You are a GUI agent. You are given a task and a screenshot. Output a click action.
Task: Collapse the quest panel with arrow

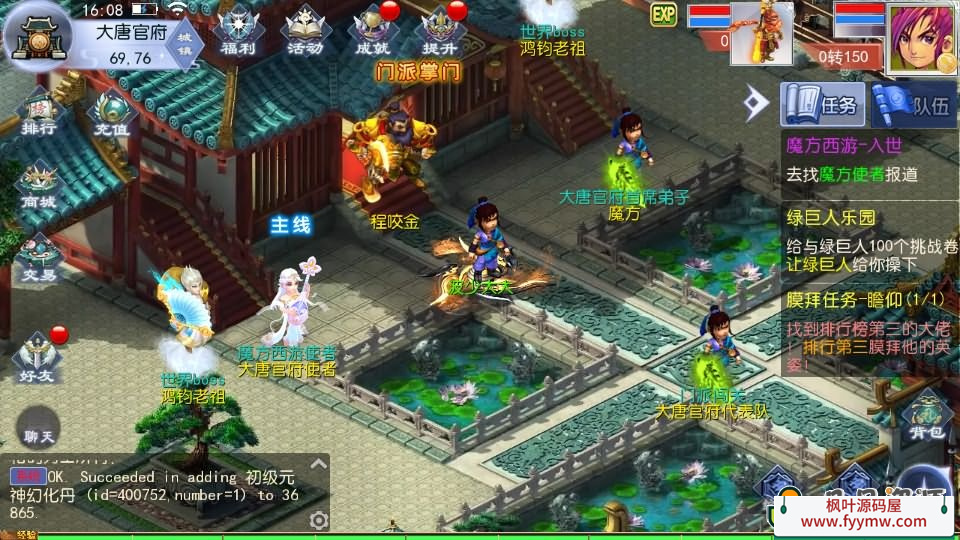click(x=757, y=101)
